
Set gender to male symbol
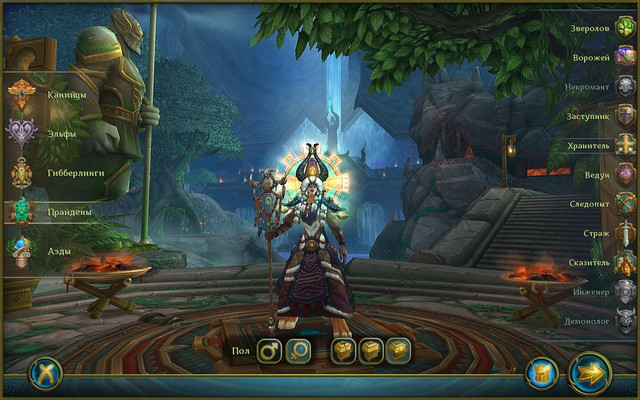[270, 351]
